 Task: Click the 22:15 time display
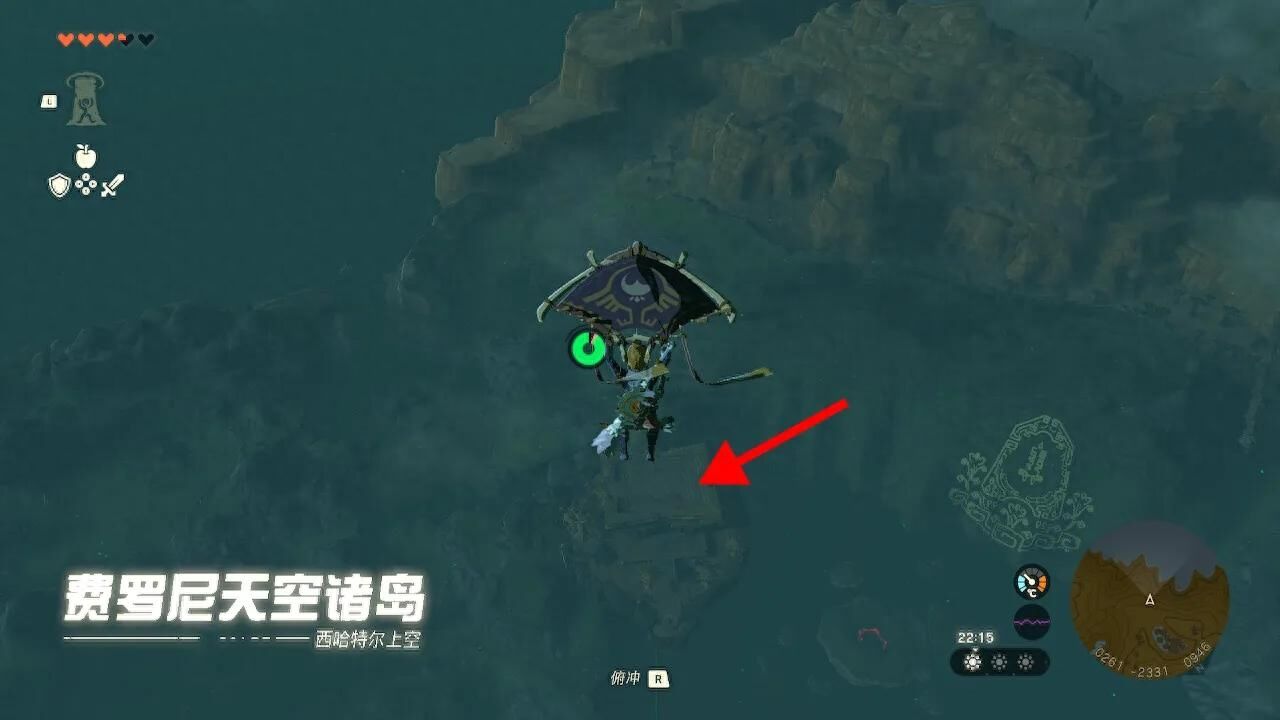[974, 637]
